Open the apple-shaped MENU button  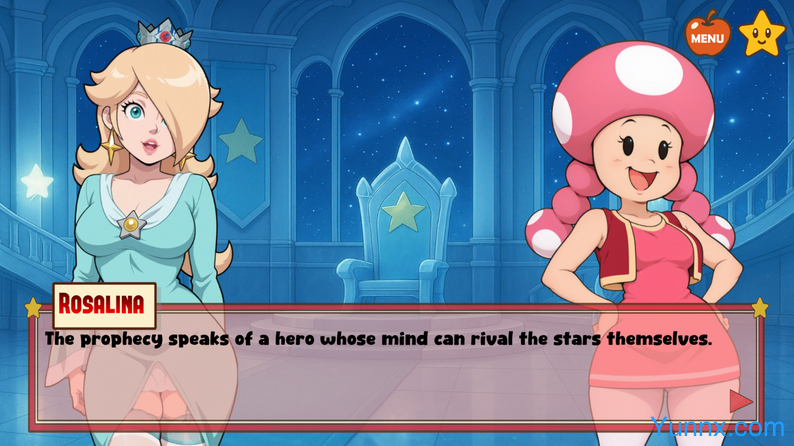(x=707, y=36)
